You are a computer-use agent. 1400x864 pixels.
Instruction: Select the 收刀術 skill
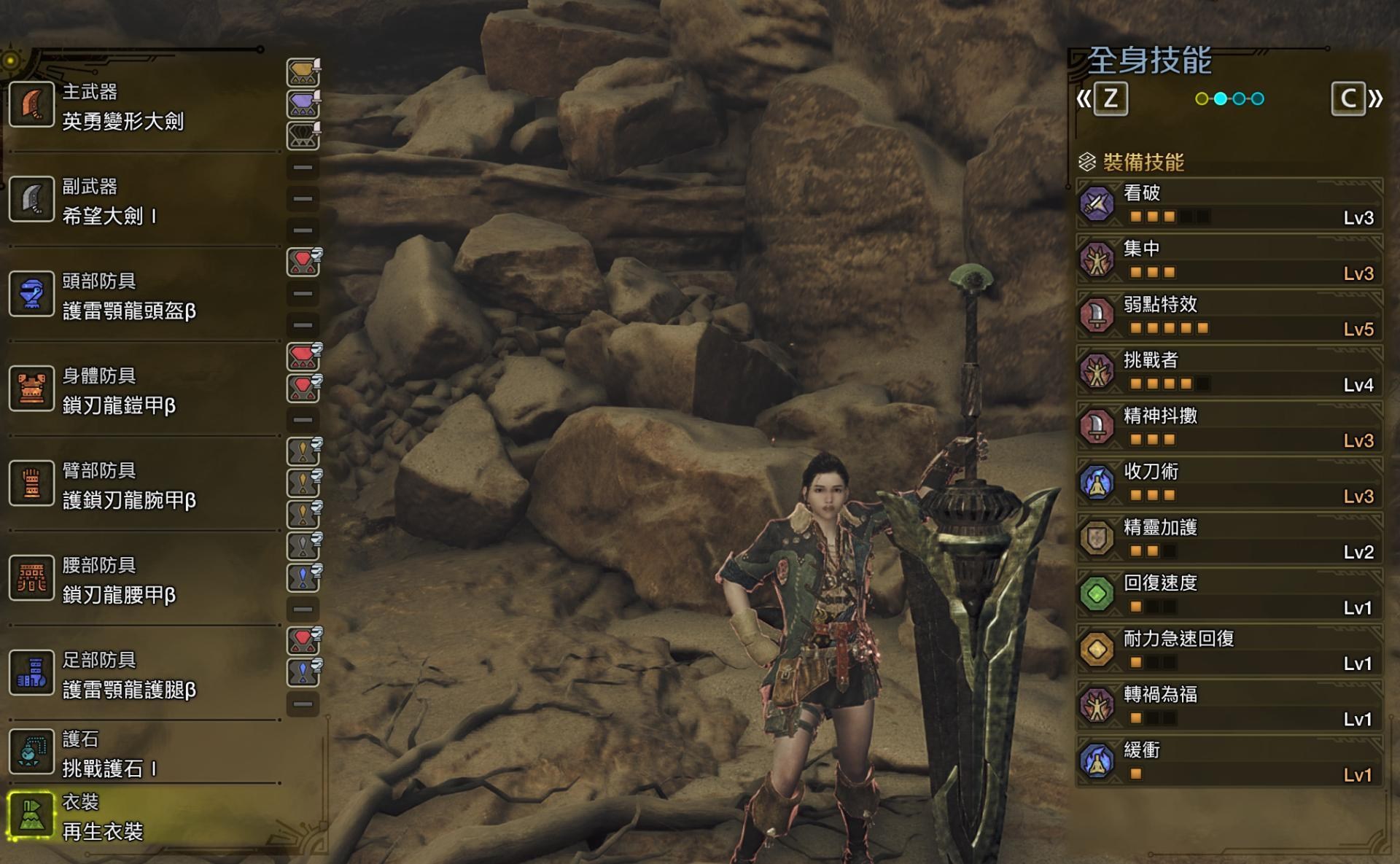click(x=1229, y=483)
